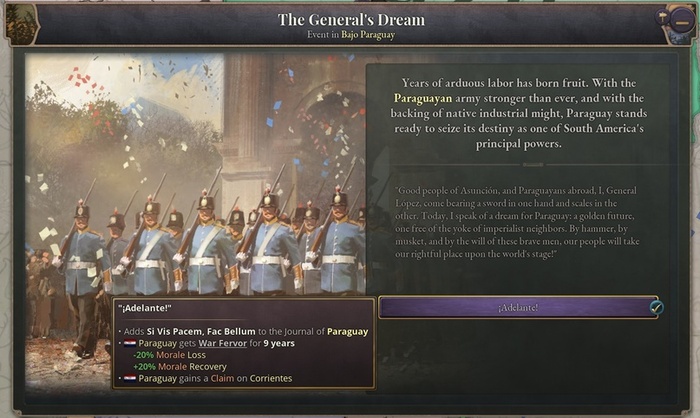Choose the ¡Adelante! event option
The height and width of the screenshot is (418, 700).
coord(519,307)
